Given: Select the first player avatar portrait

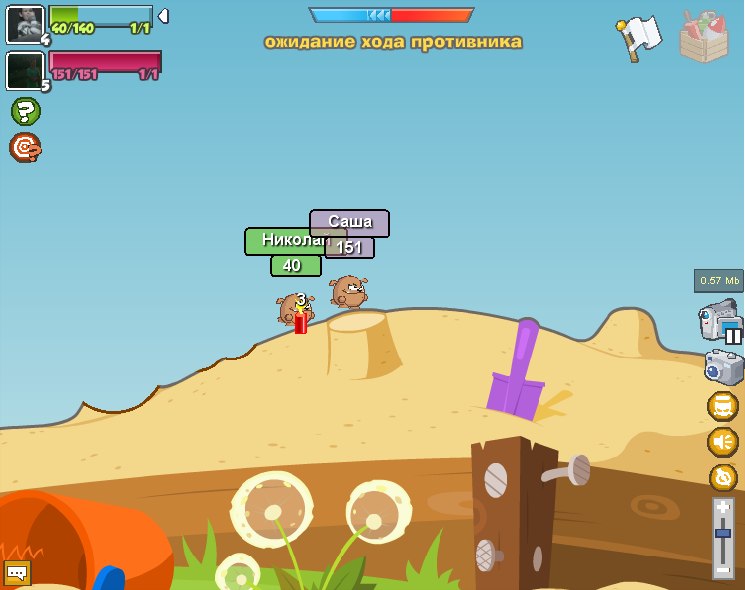Looking at the screenshot, I should coord(24,24).
